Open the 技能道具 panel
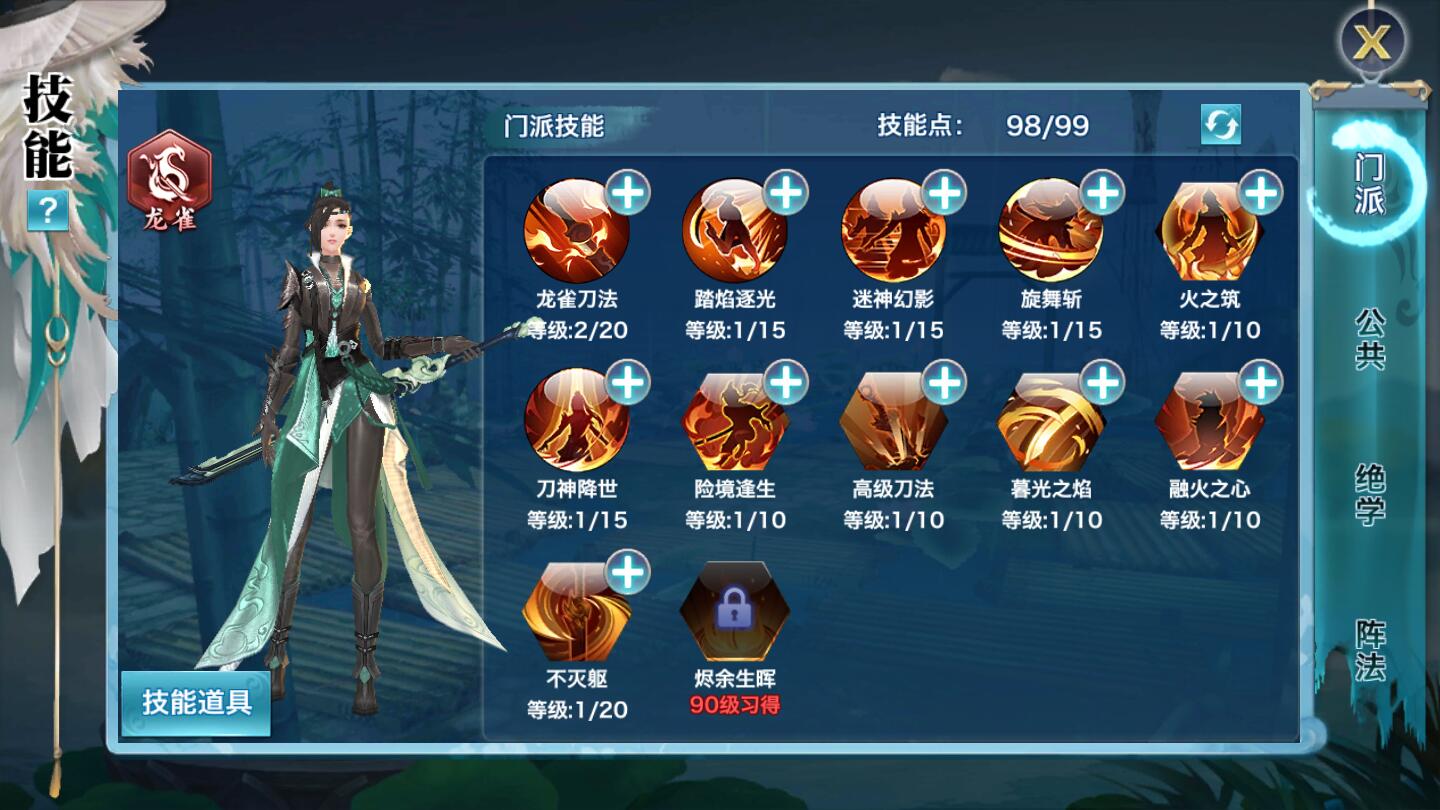Viewport: 1440px width, 810px height. [196, 704]
